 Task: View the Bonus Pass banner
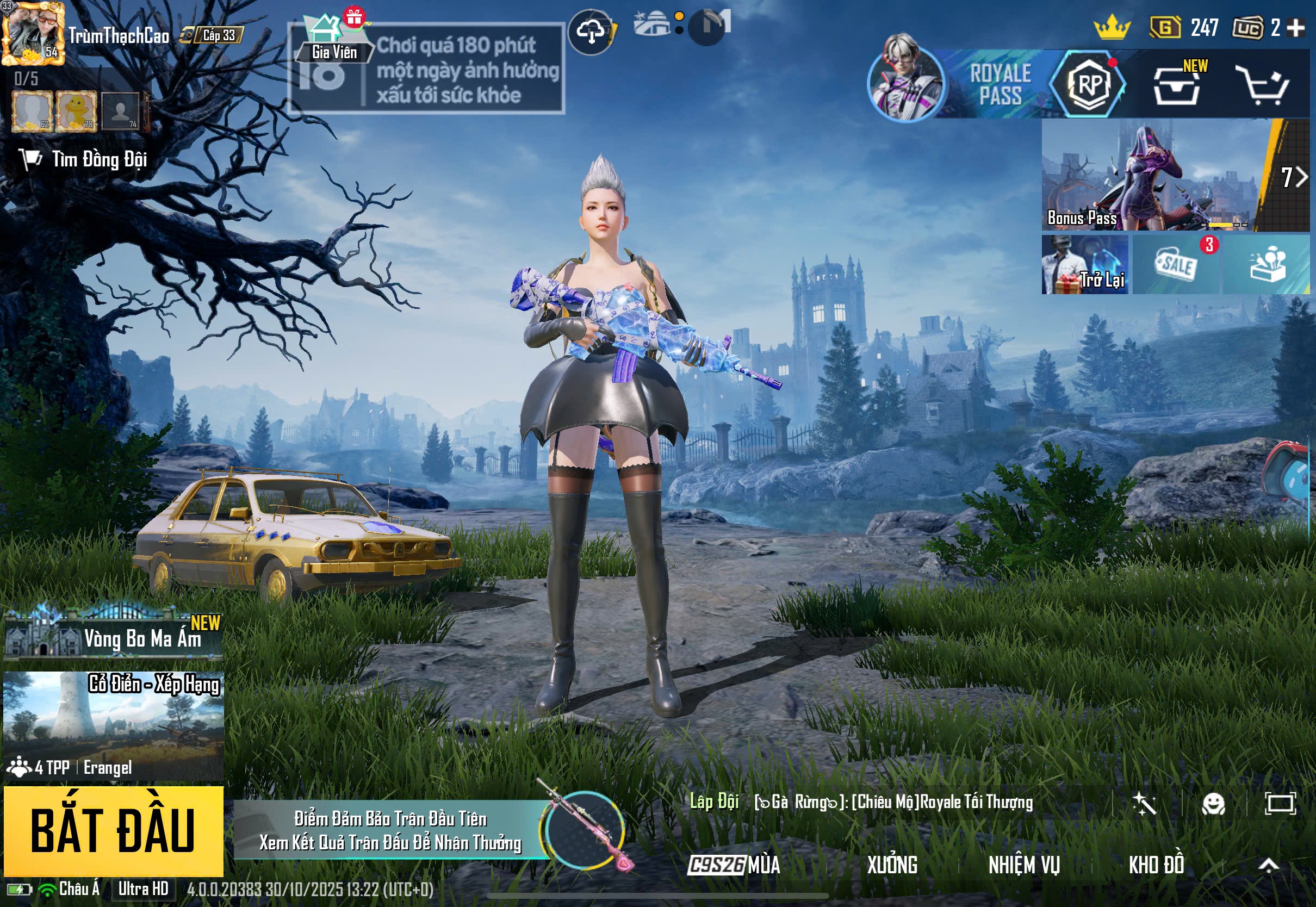pyautogui.click(x=1153, y=175)
